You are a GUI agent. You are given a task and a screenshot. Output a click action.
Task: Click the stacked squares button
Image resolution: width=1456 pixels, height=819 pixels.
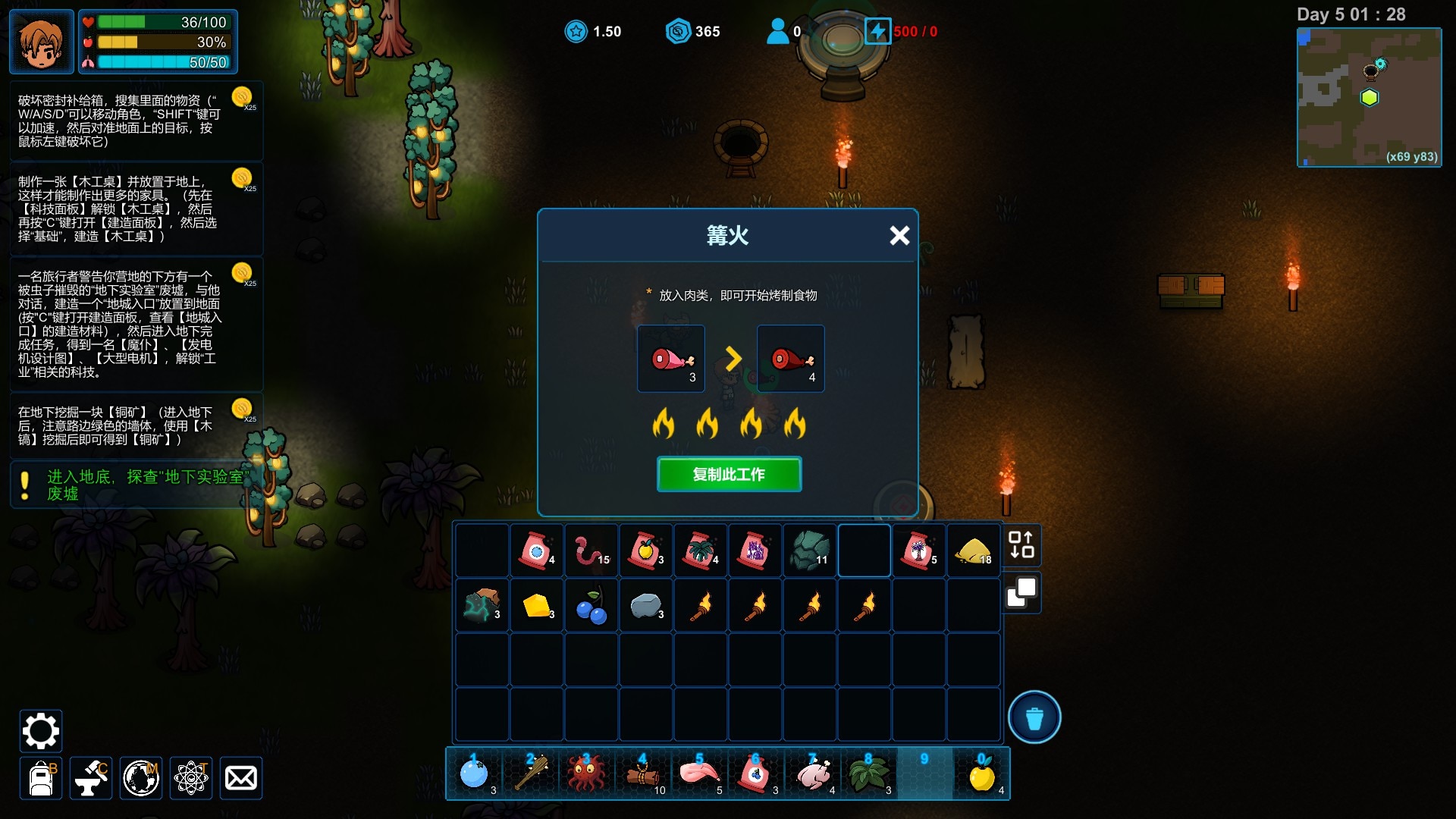1021,592
